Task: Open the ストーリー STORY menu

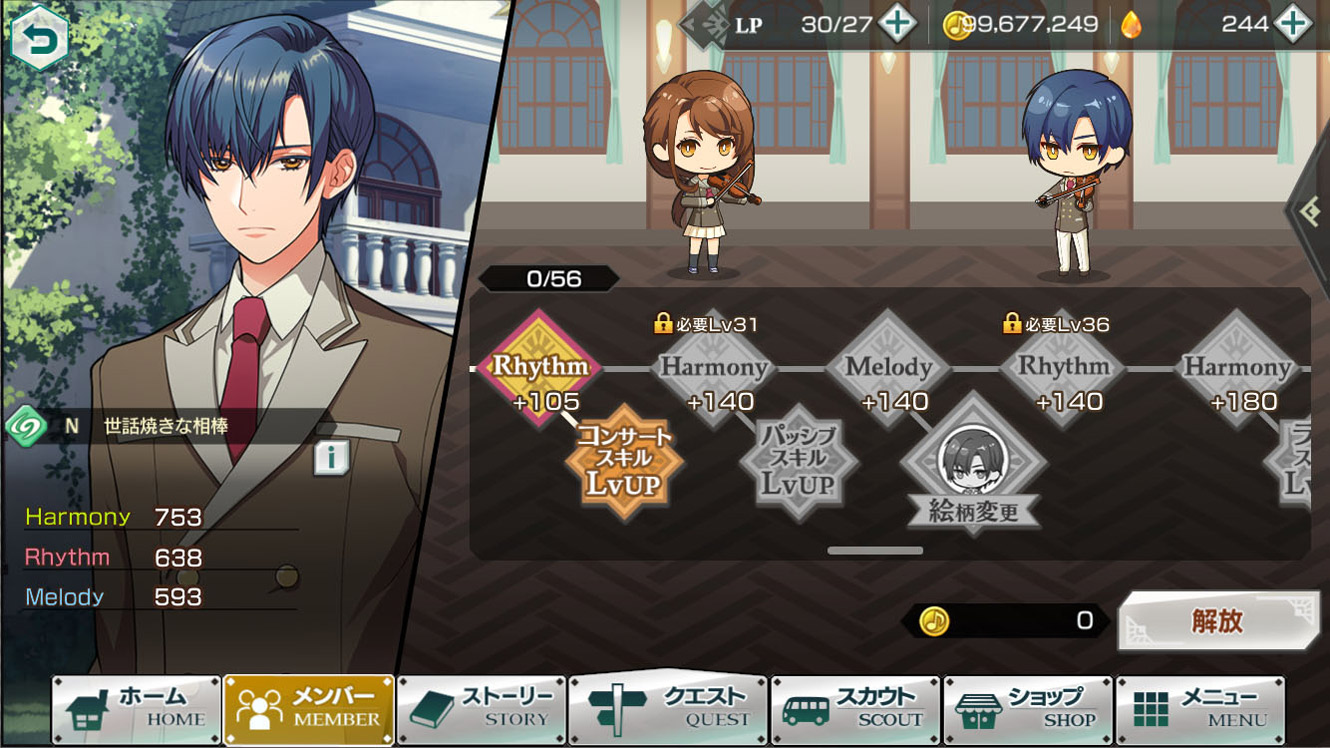Action: [x=482, y=709]
